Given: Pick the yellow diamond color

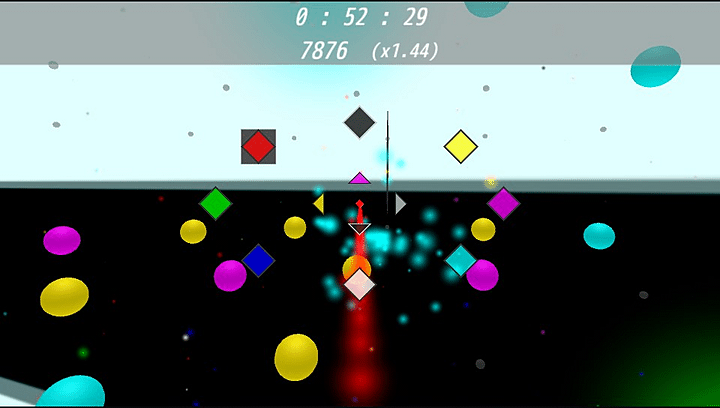Looking at the screenshot, I should [x=460, y=146].
